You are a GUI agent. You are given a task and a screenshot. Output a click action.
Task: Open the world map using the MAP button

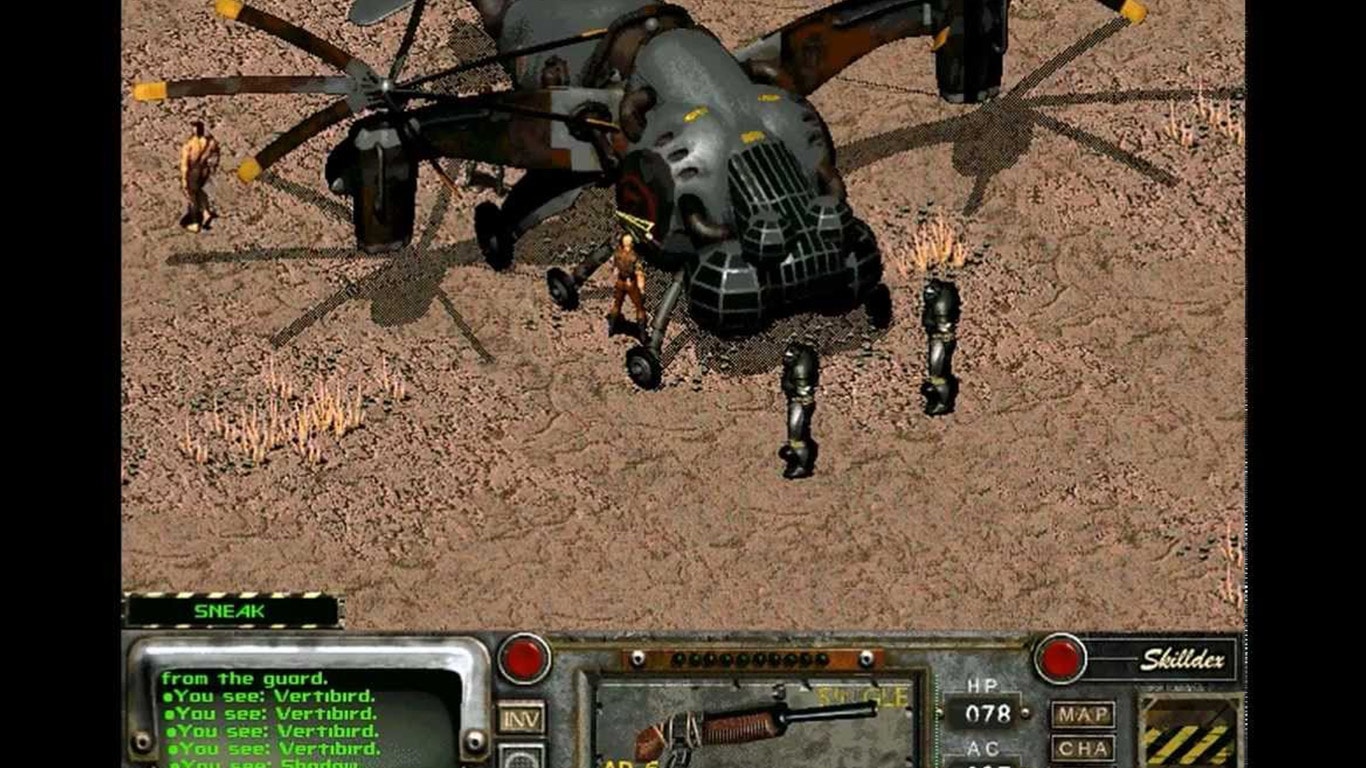[x=1083, y=711]
